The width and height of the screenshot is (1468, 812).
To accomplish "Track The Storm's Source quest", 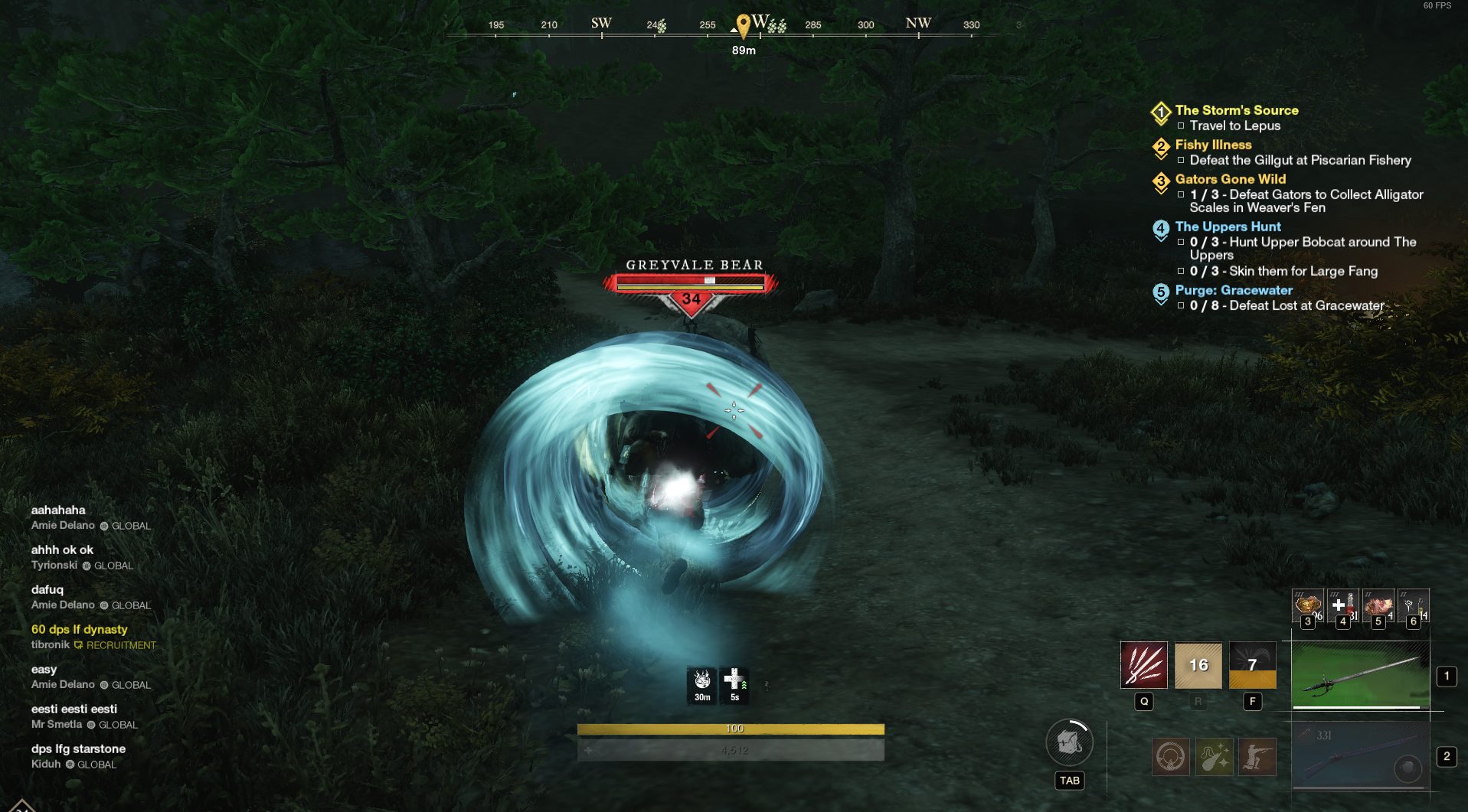I will 1236,110.
